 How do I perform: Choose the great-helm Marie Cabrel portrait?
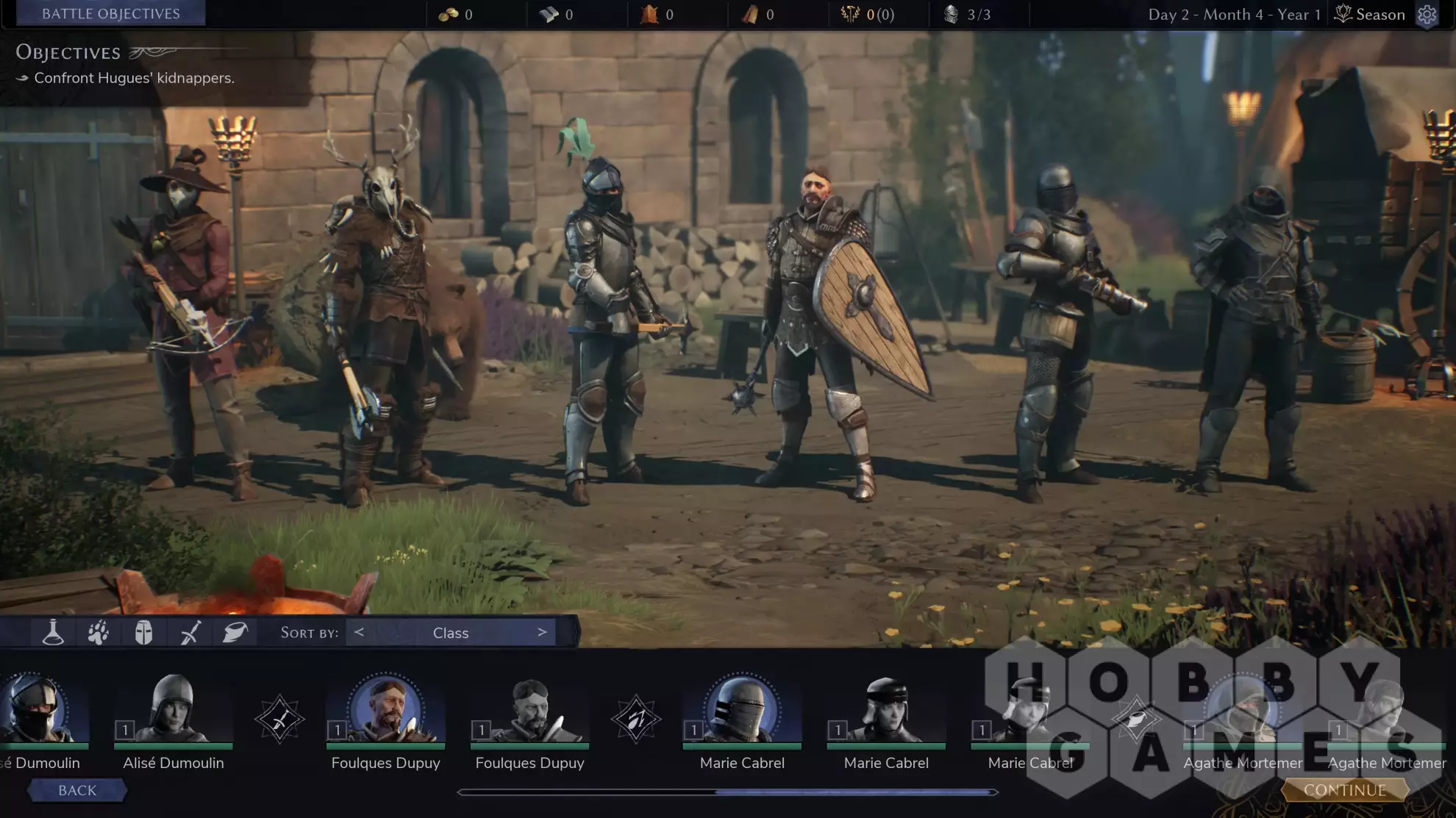[x=742, y=711]
